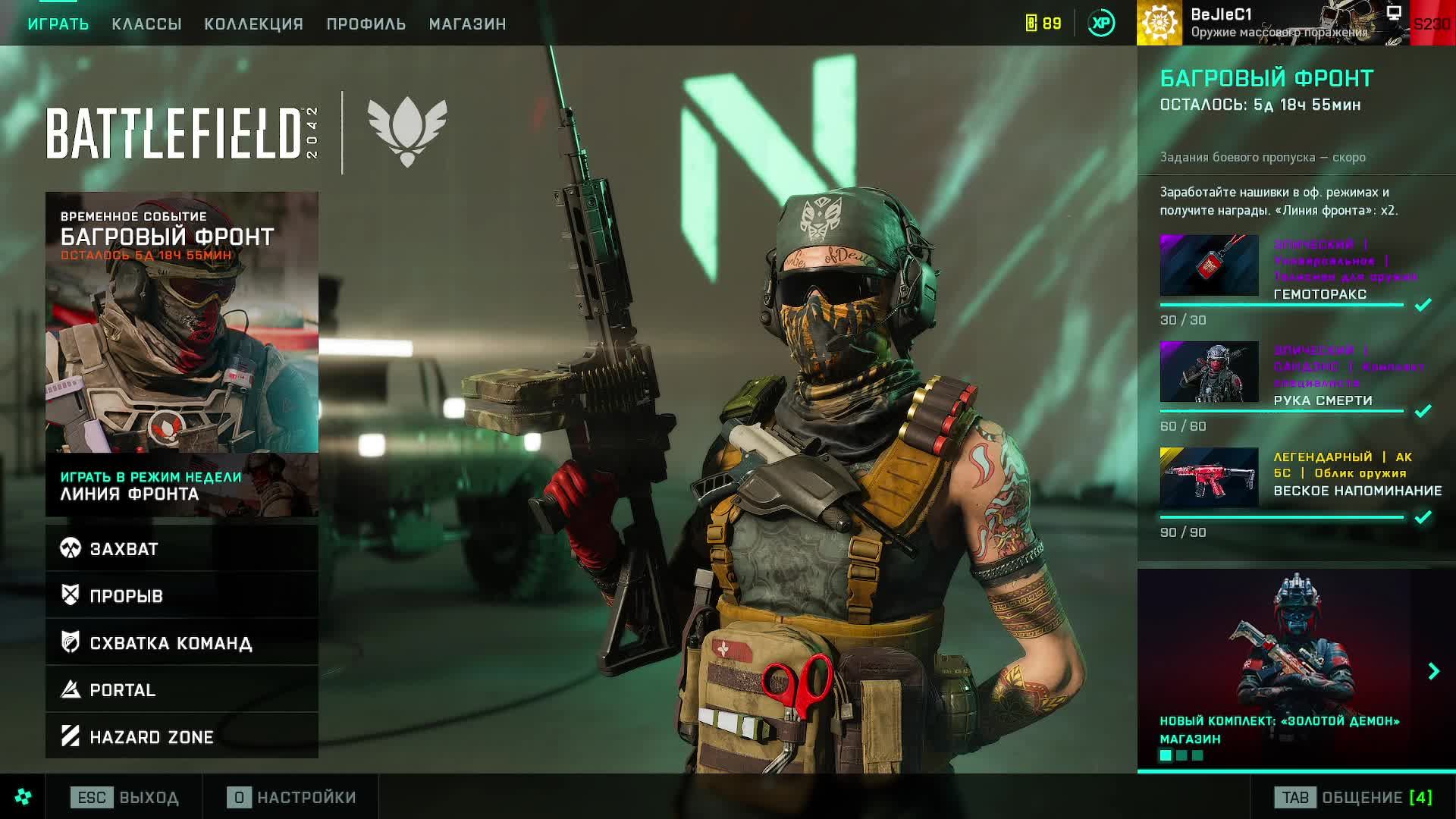
Task: View the Гемоторакс weapon charm reward
Action: pyautogui.click(x=1210, y=265)
